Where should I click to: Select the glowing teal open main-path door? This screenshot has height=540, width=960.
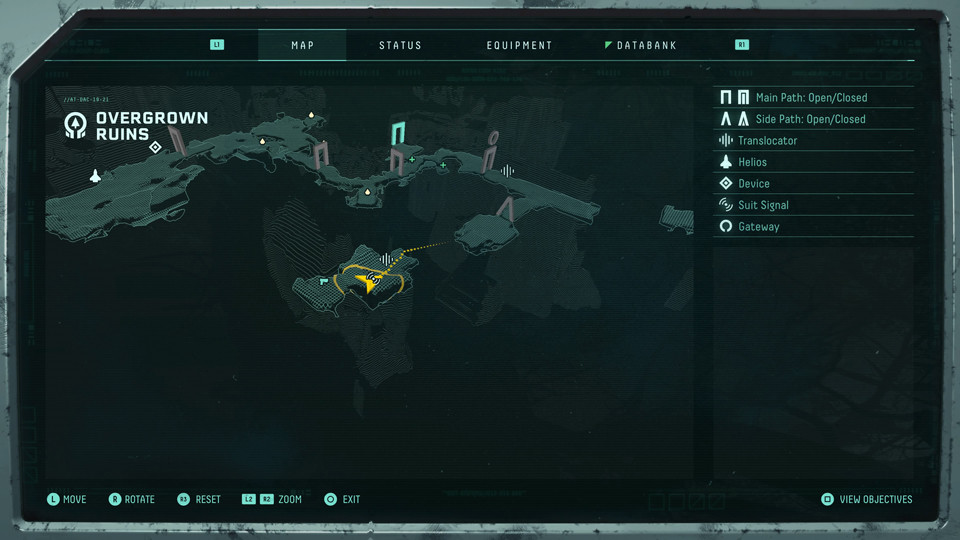pos(400,133)
